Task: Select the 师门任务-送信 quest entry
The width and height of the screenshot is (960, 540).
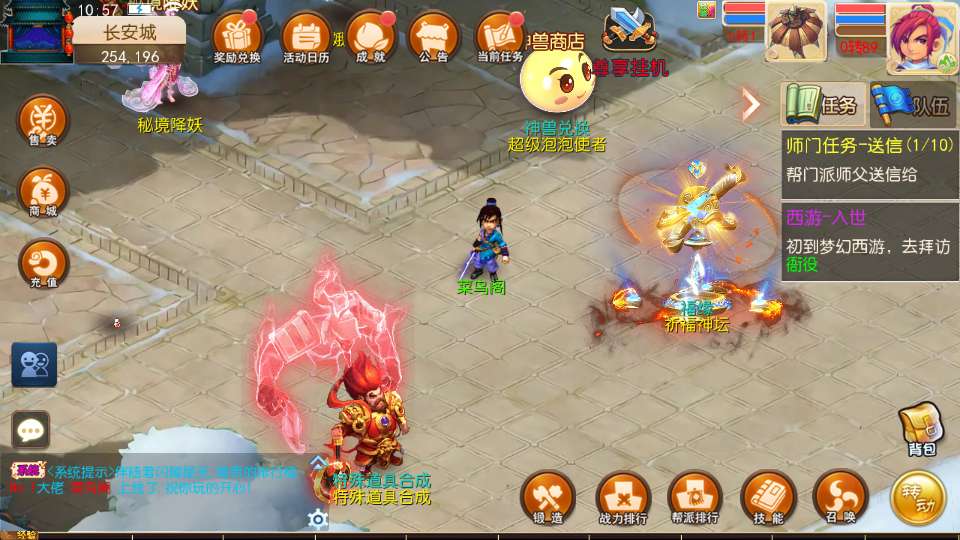Action: click(x=868, y=159)
